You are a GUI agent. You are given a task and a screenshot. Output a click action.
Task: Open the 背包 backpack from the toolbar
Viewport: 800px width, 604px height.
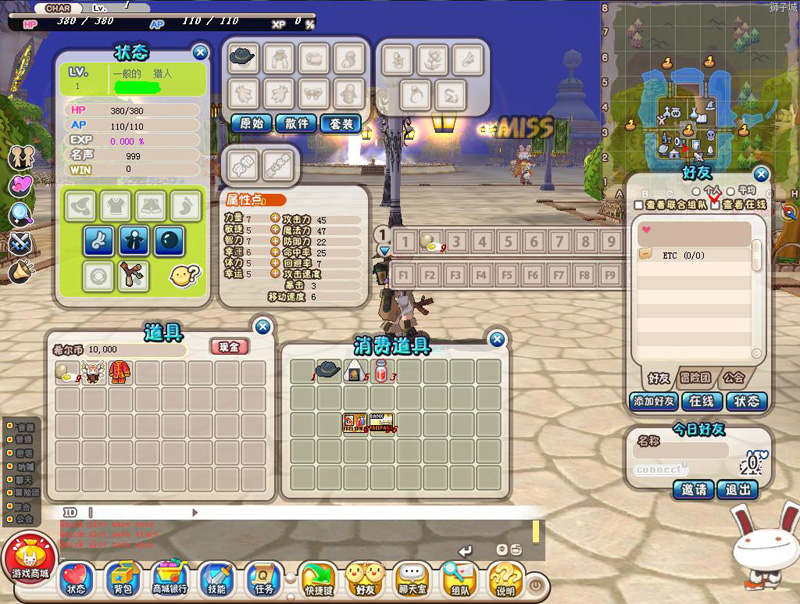point(122,579)
